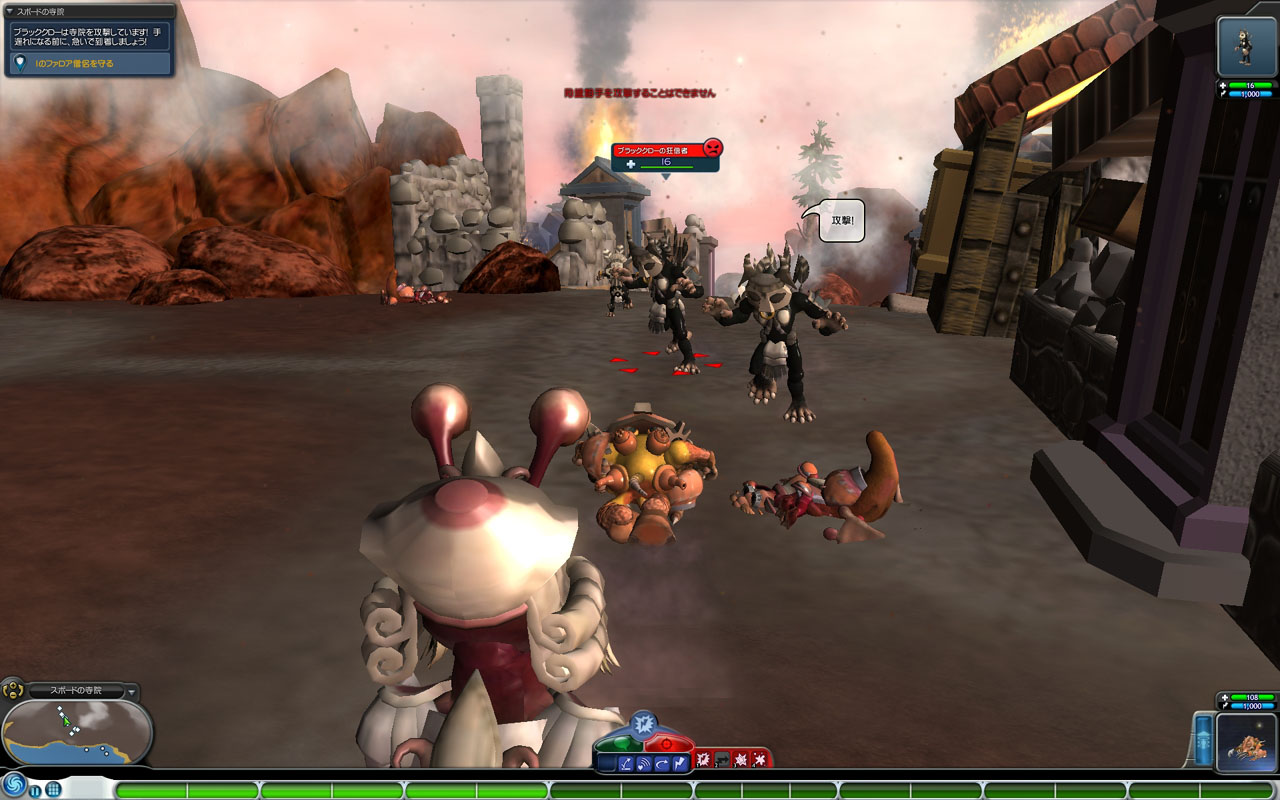Click your own creature portrait
Screen dimensions: 1280x800
(1246, 743)
